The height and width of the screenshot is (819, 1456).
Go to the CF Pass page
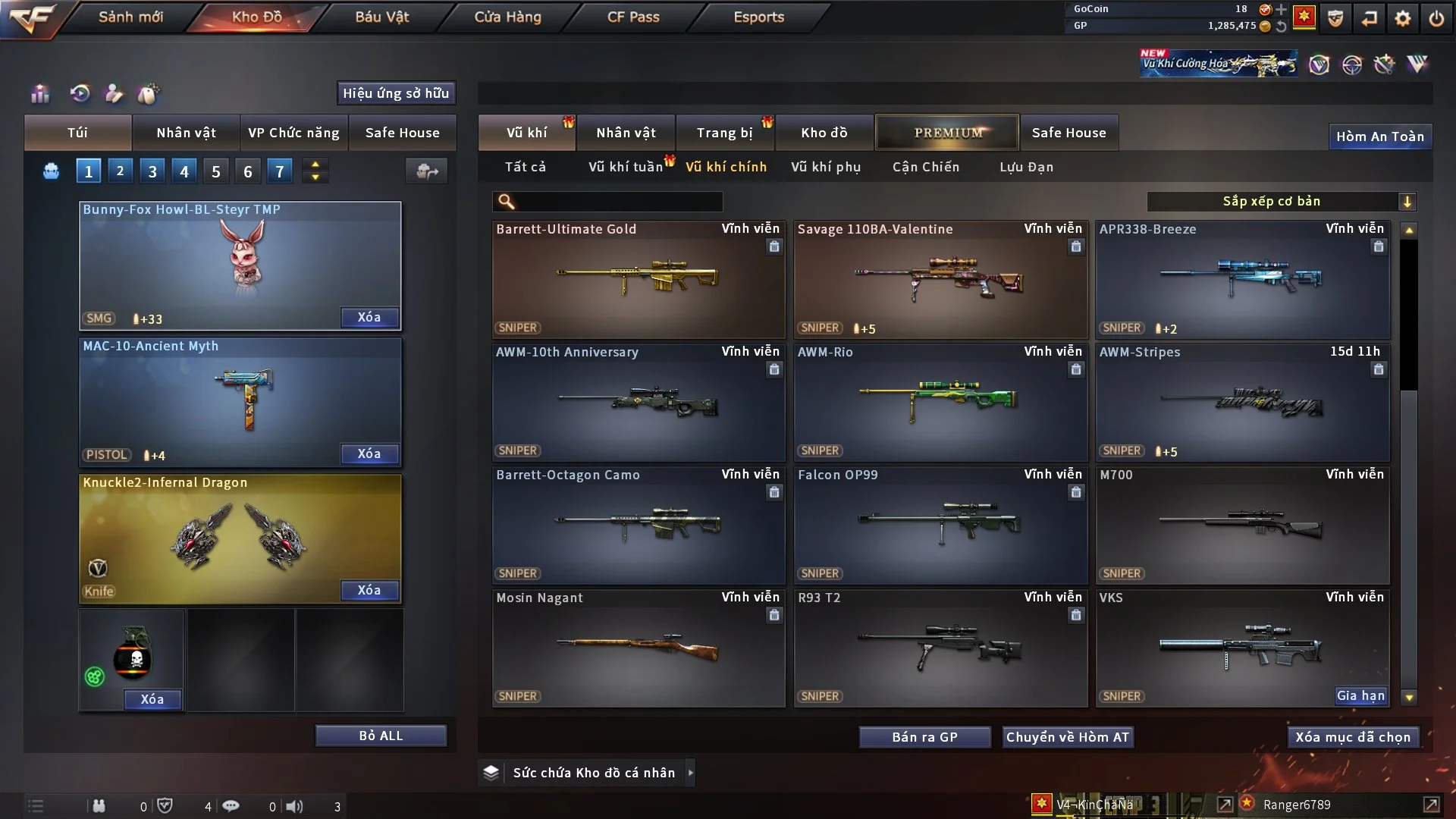633,17
